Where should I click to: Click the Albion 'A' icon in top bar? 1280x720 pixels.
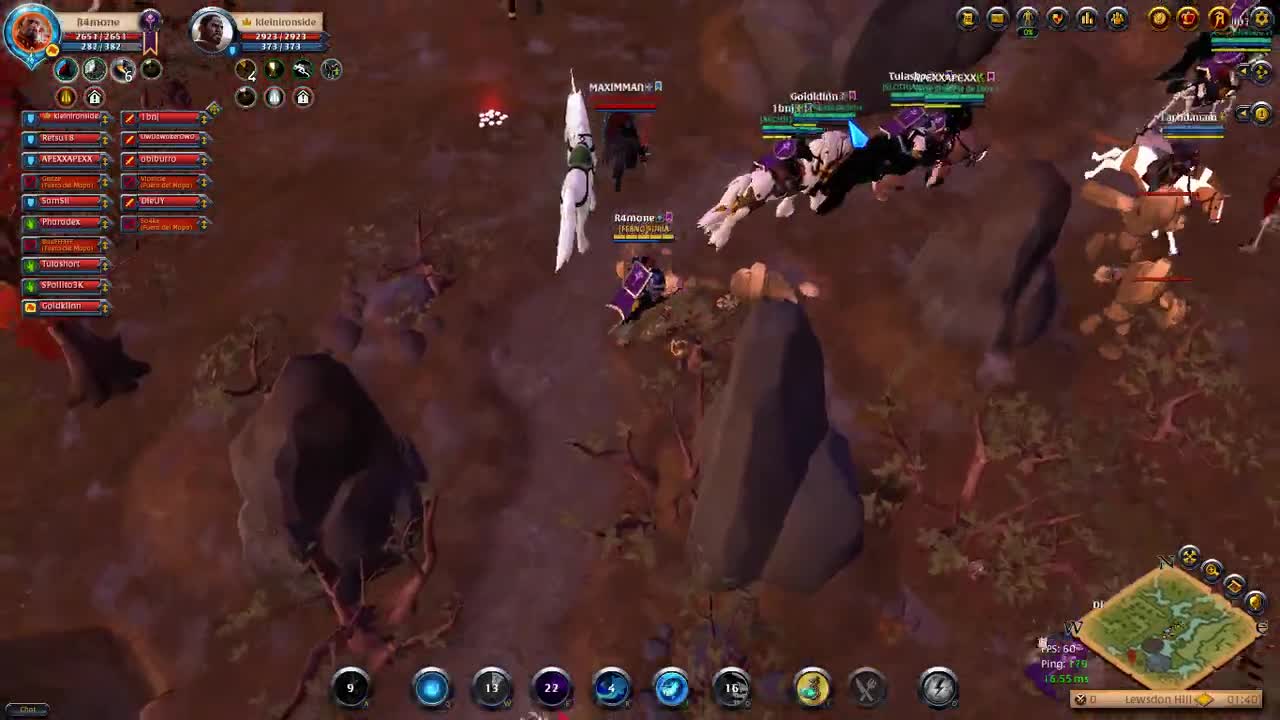(x=1218, y=17)
